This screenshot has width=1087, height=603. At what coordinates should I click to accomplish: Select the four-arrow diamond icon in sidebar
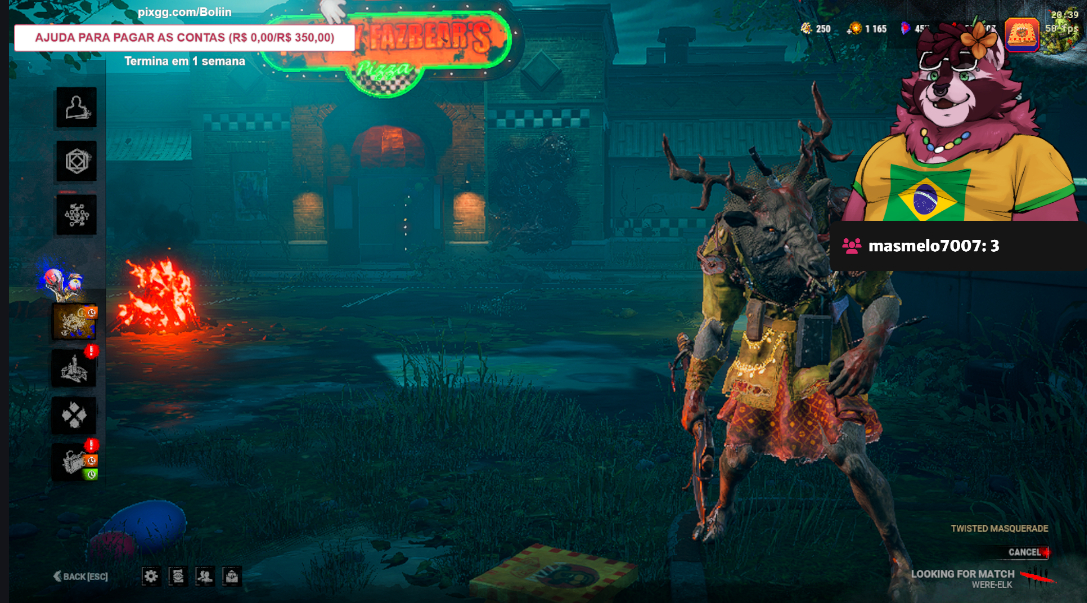[76, 414]
